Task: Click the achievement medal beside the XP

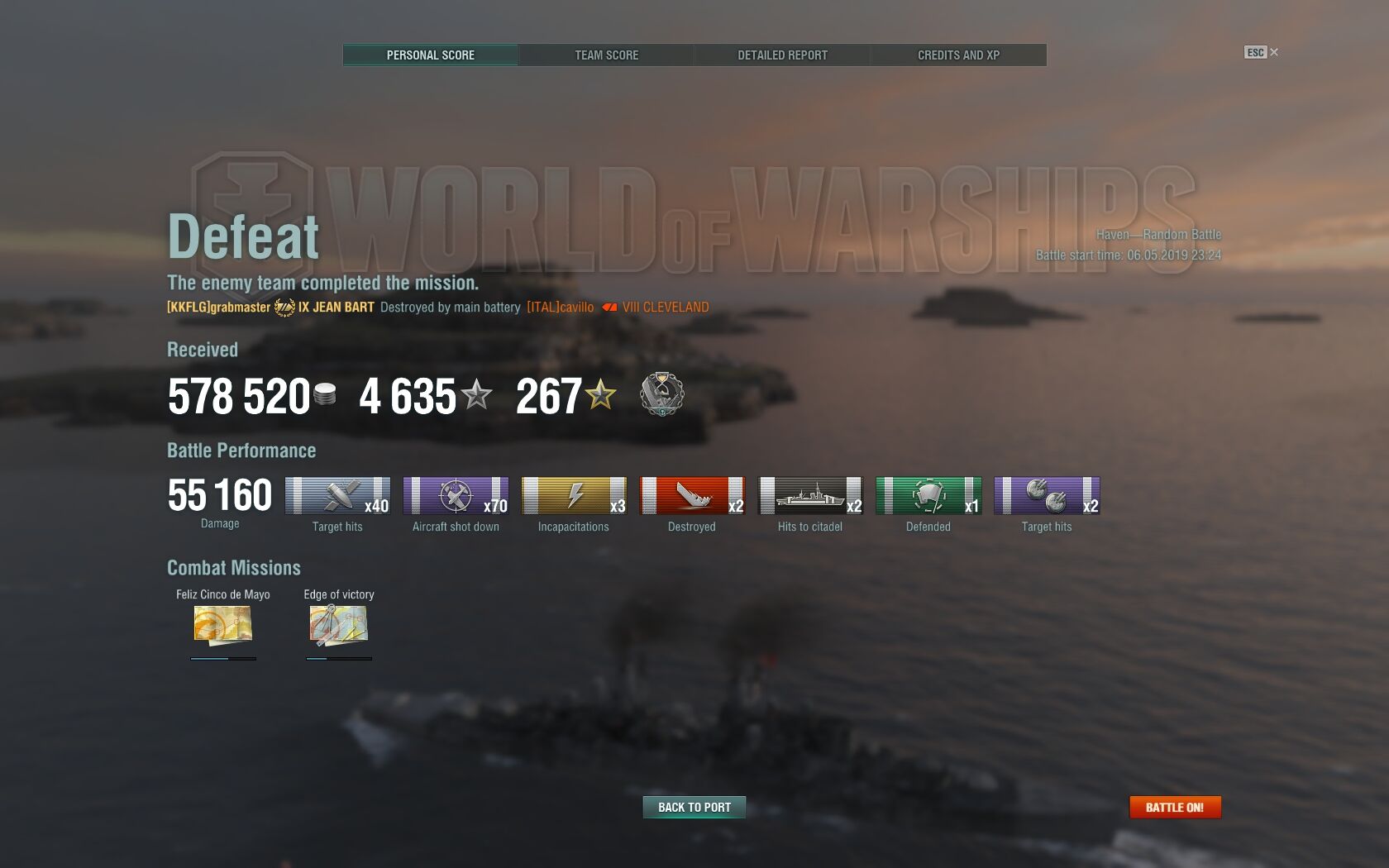Action: 661,394
